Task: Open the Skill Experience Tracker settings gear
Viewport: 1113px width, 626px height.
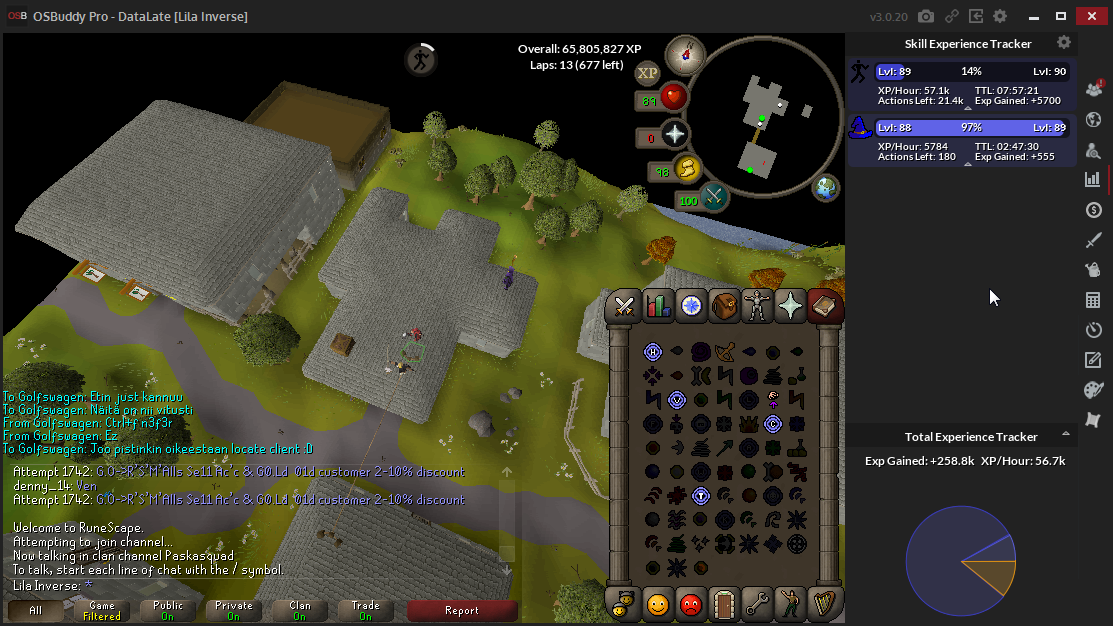Action: pos(1064,43)
